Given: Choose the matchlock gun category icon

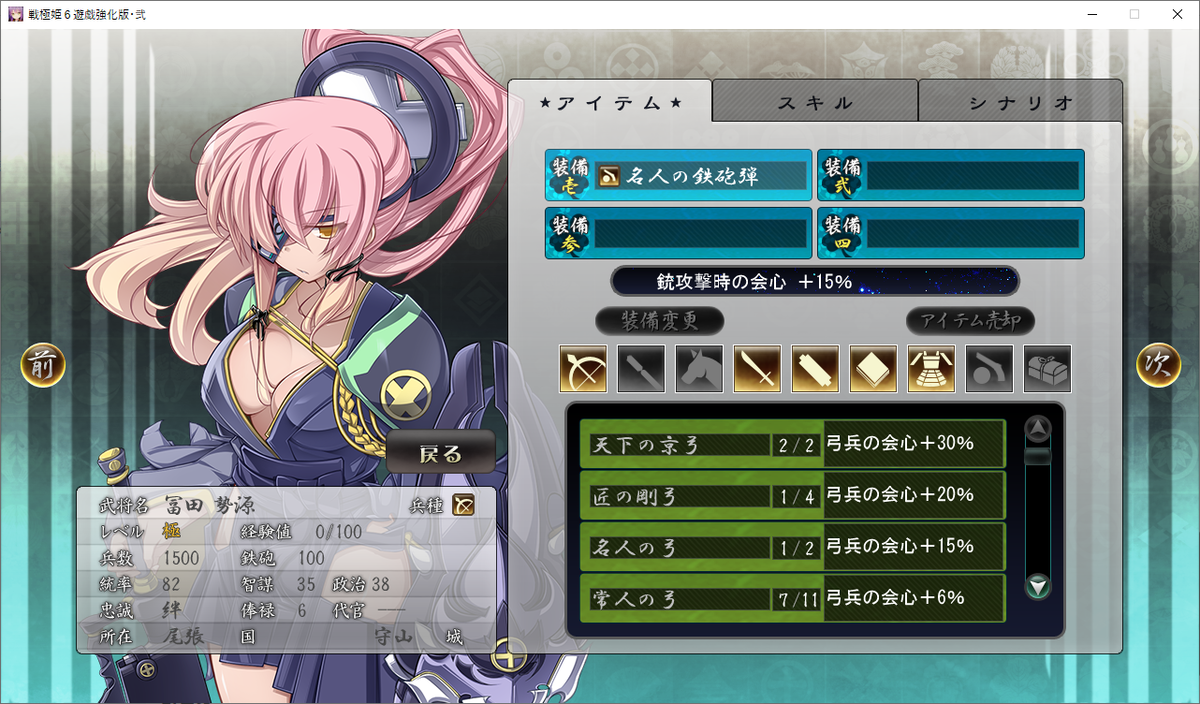Looking at the screenshot, I should [x=989, y=369].
